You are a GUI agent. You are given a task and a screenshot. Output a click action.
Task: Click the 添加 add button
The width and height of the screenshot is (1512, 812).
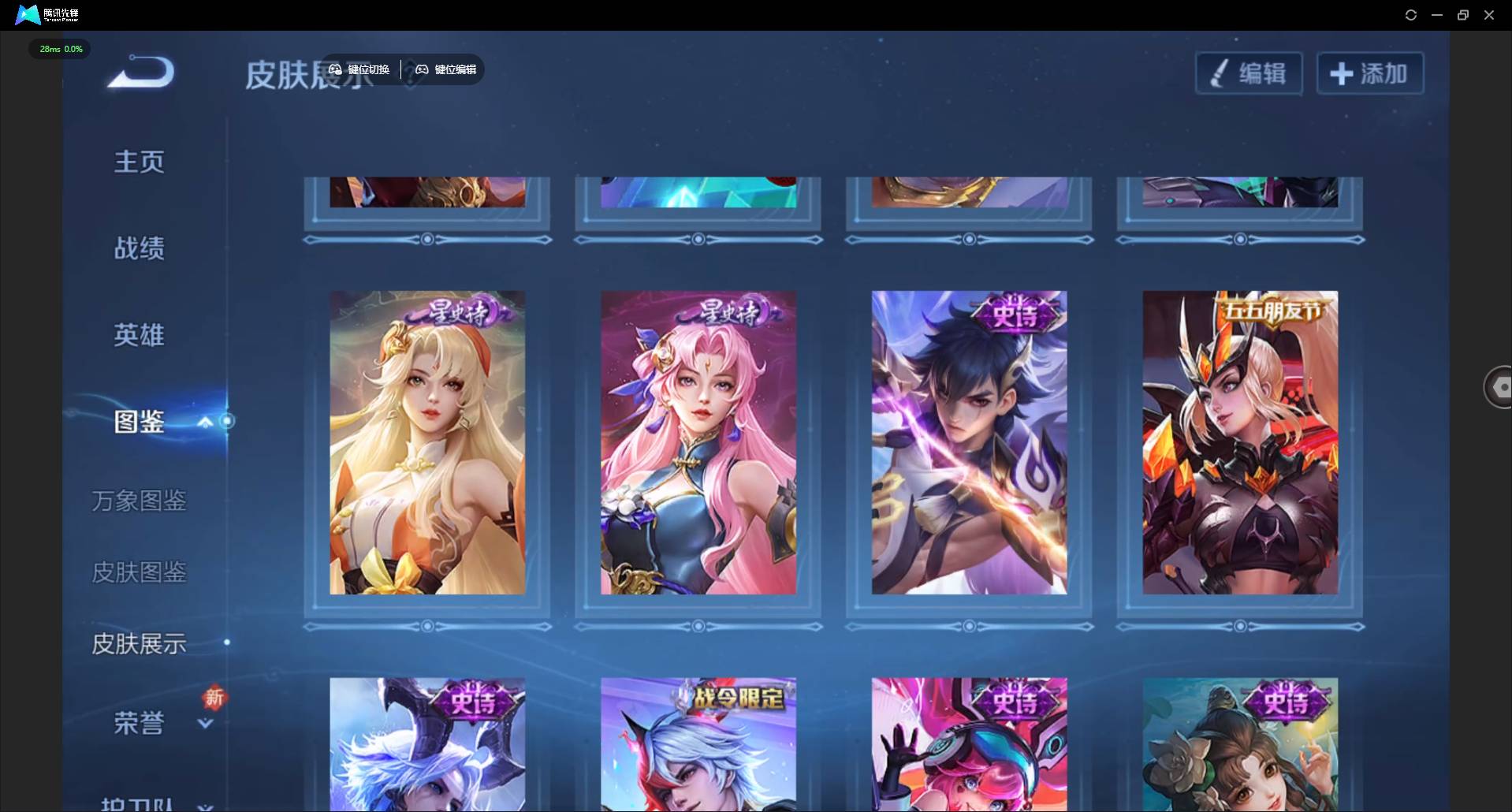[1369, 74]
